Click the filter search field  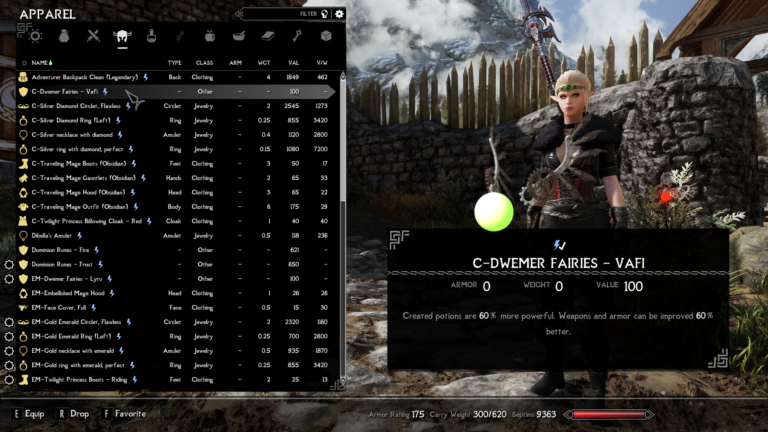click(285, 14)
